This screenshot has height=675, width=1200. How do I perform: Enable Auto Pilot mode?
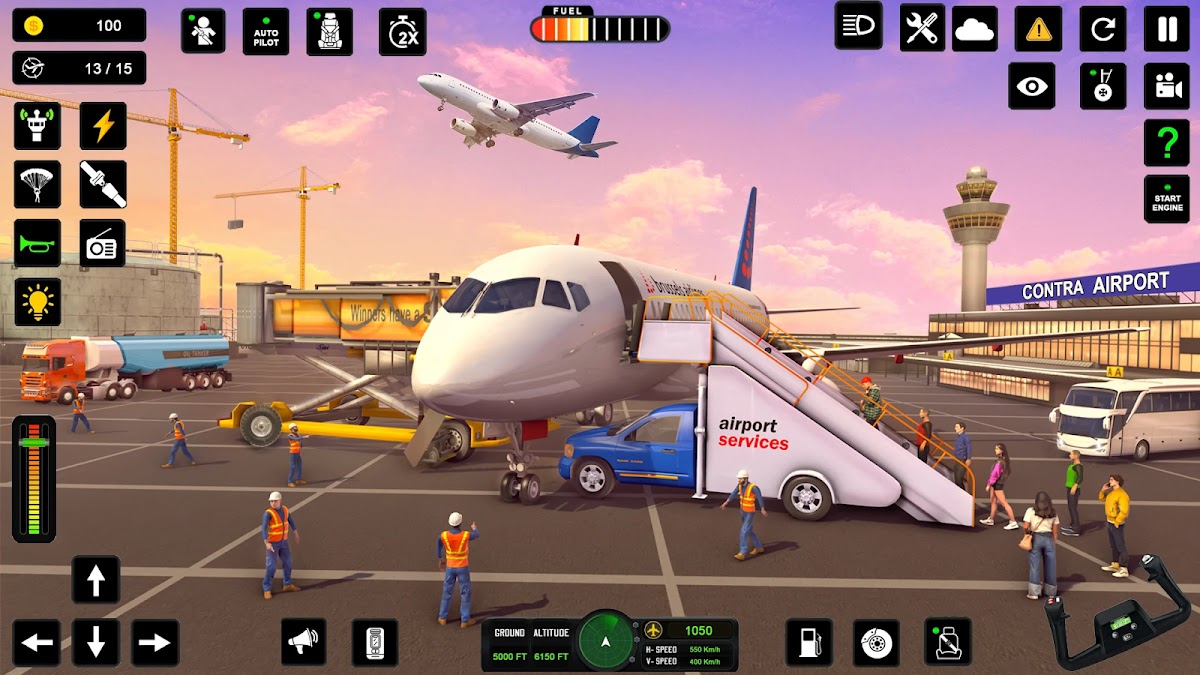[x=265, y=32]
